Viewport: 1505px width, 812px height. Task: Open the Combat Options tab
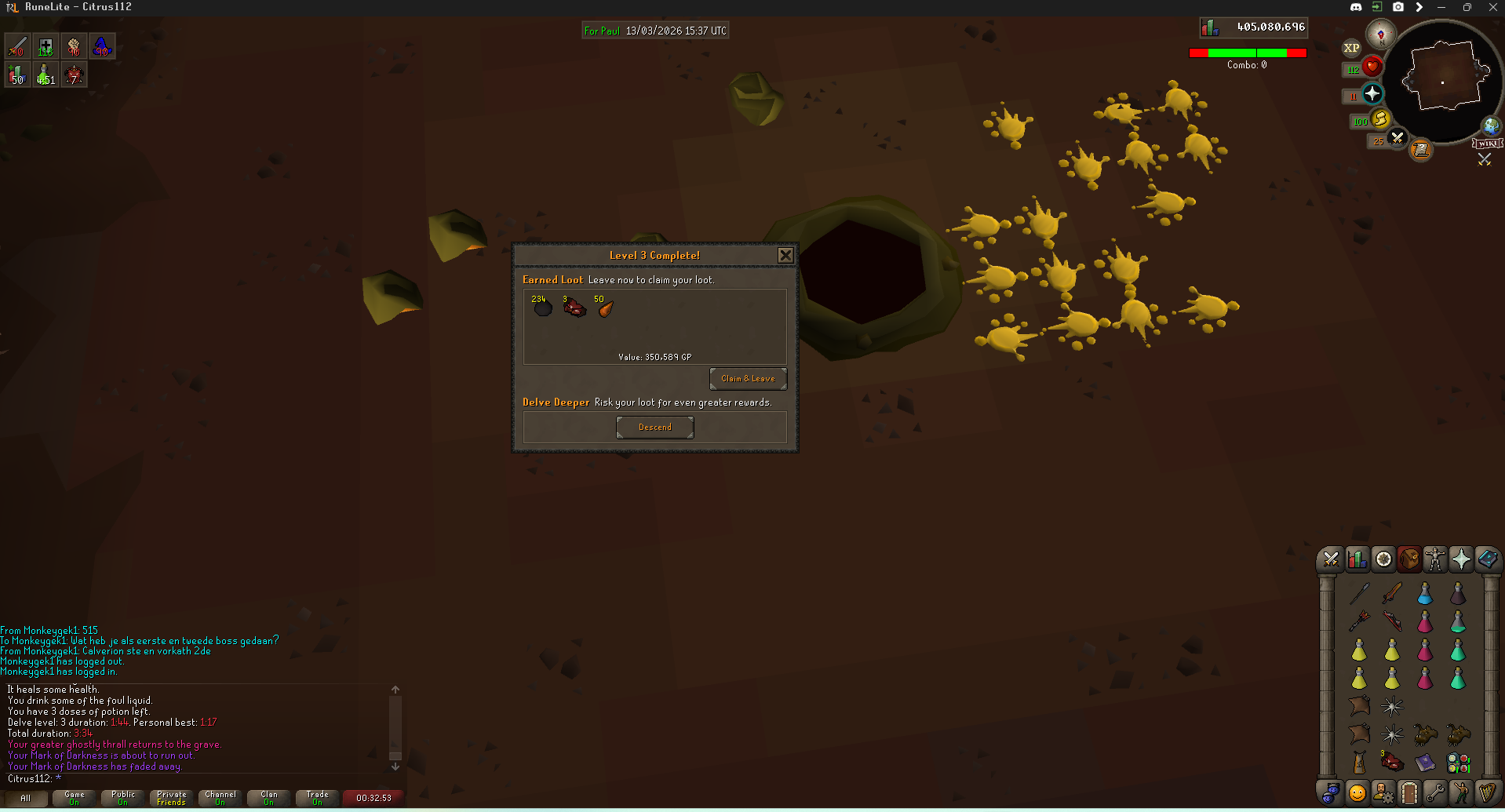pyautogui.click(x=1331, y=559)
